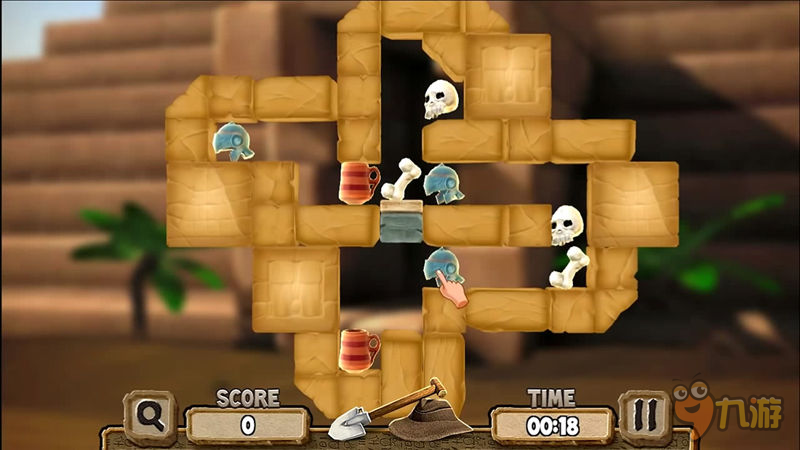Image resolution: width=800 pixels, height=450 pixels.
Task: Pause the game
Action: point(644,417)
